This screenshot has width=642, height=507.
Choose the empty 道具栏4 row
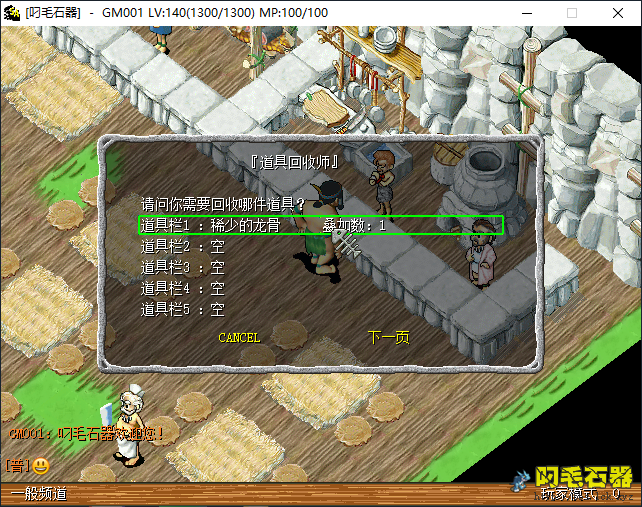click(183, 288)
